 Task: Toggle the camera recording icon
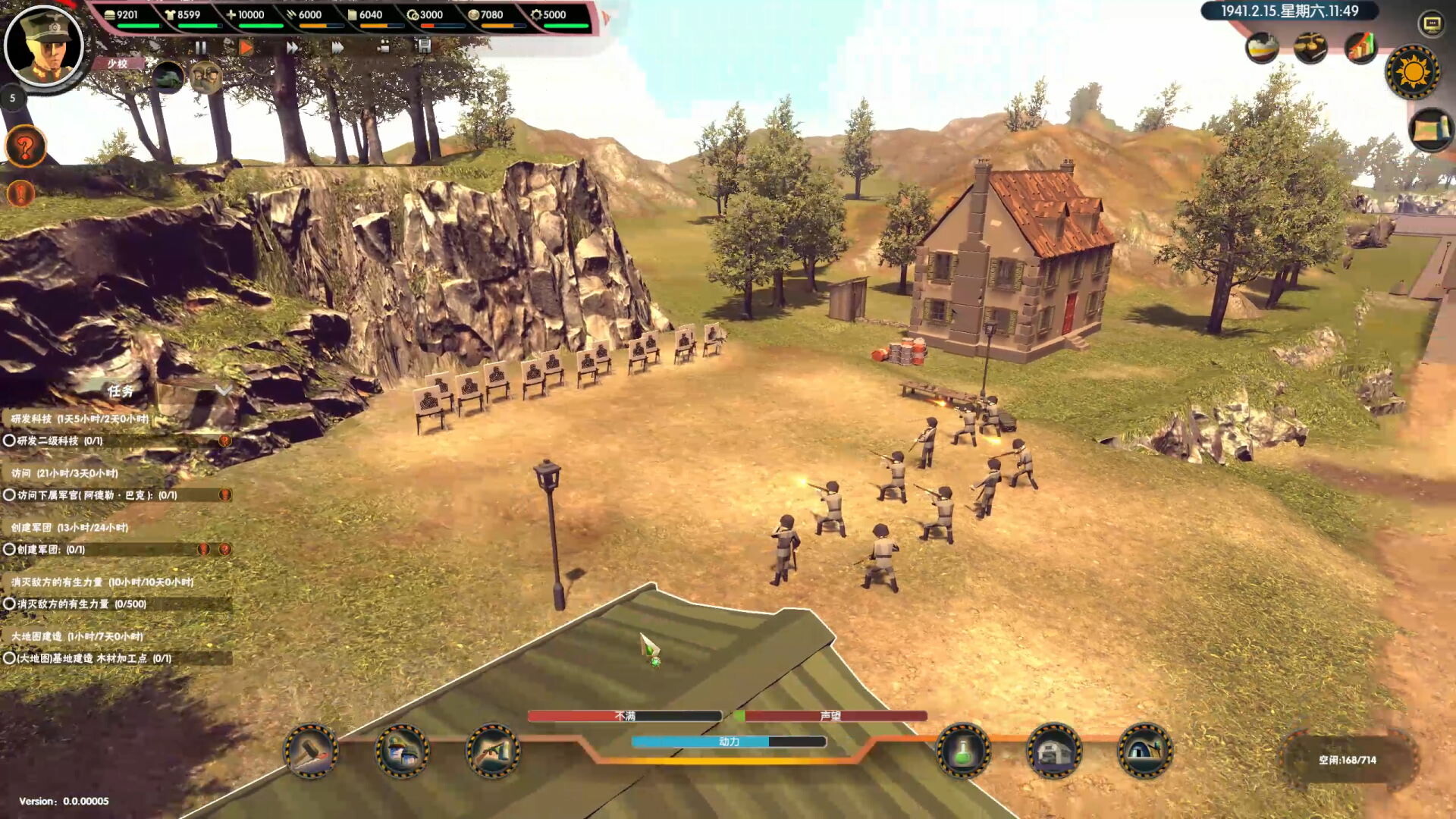(x=383, y=47)
